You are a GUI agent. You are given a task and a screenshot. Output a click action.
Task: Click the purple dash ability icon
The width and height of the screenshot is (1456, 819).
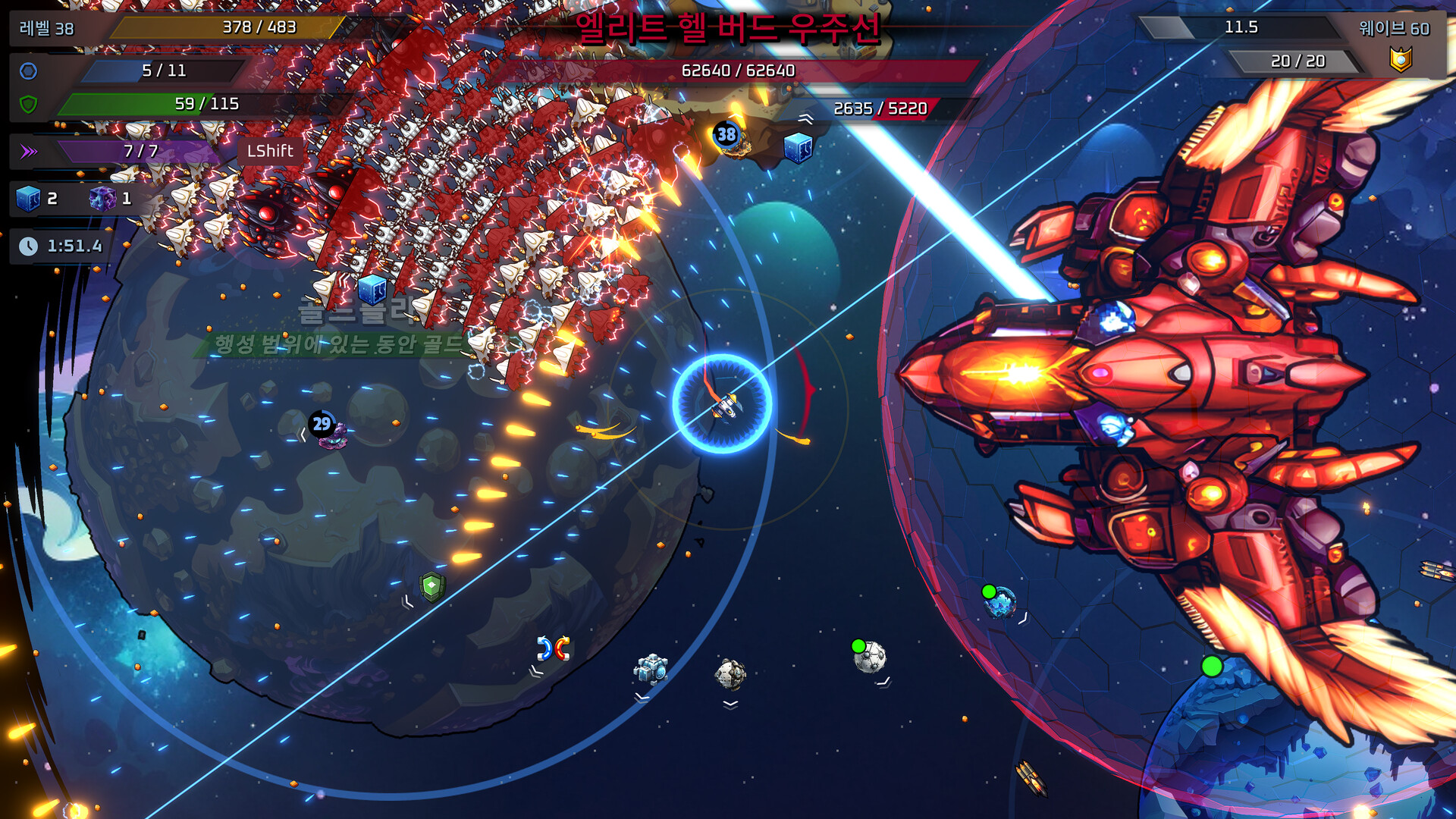(29, 152)
